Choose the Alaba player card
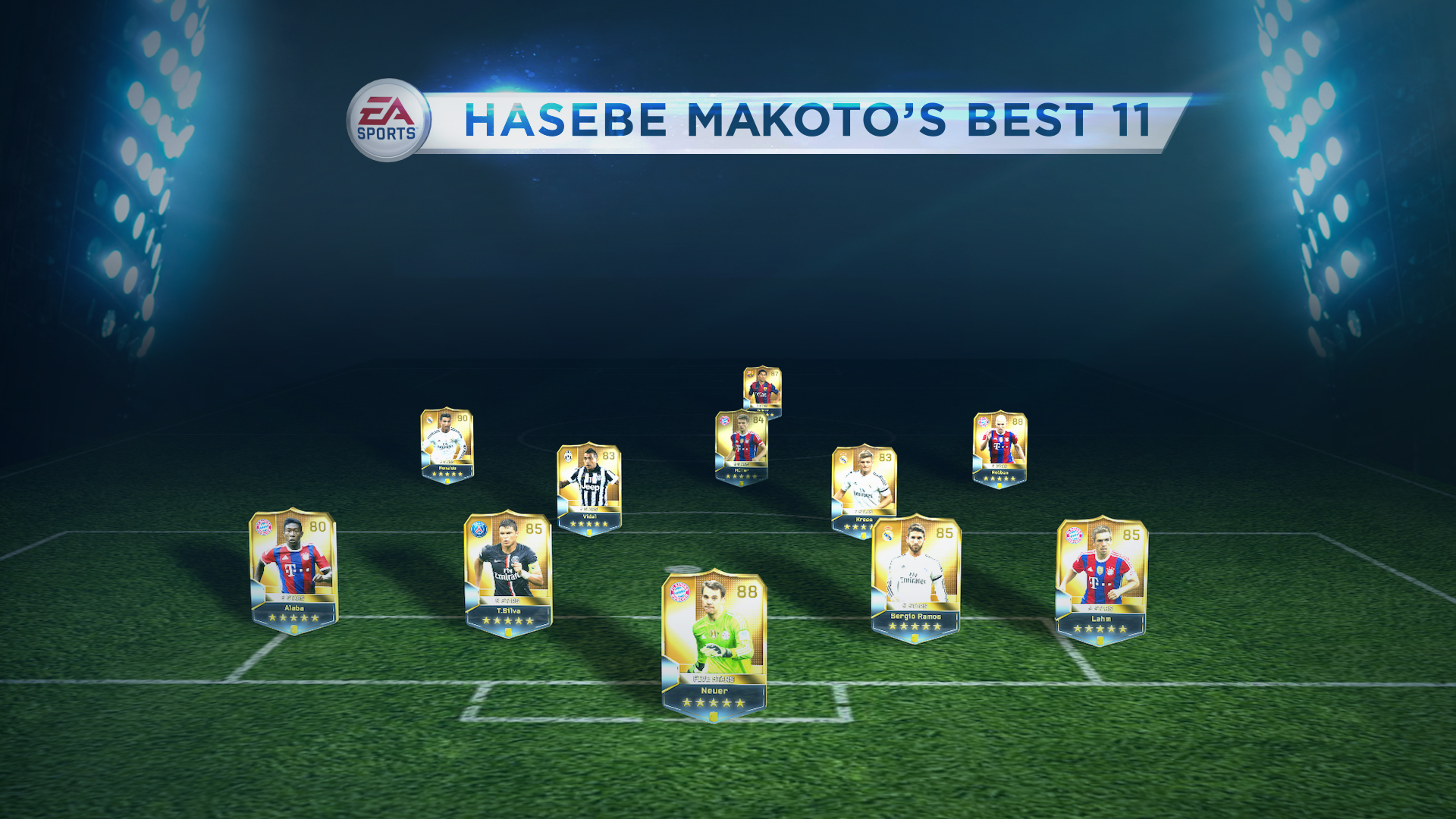 pos(293,571)
